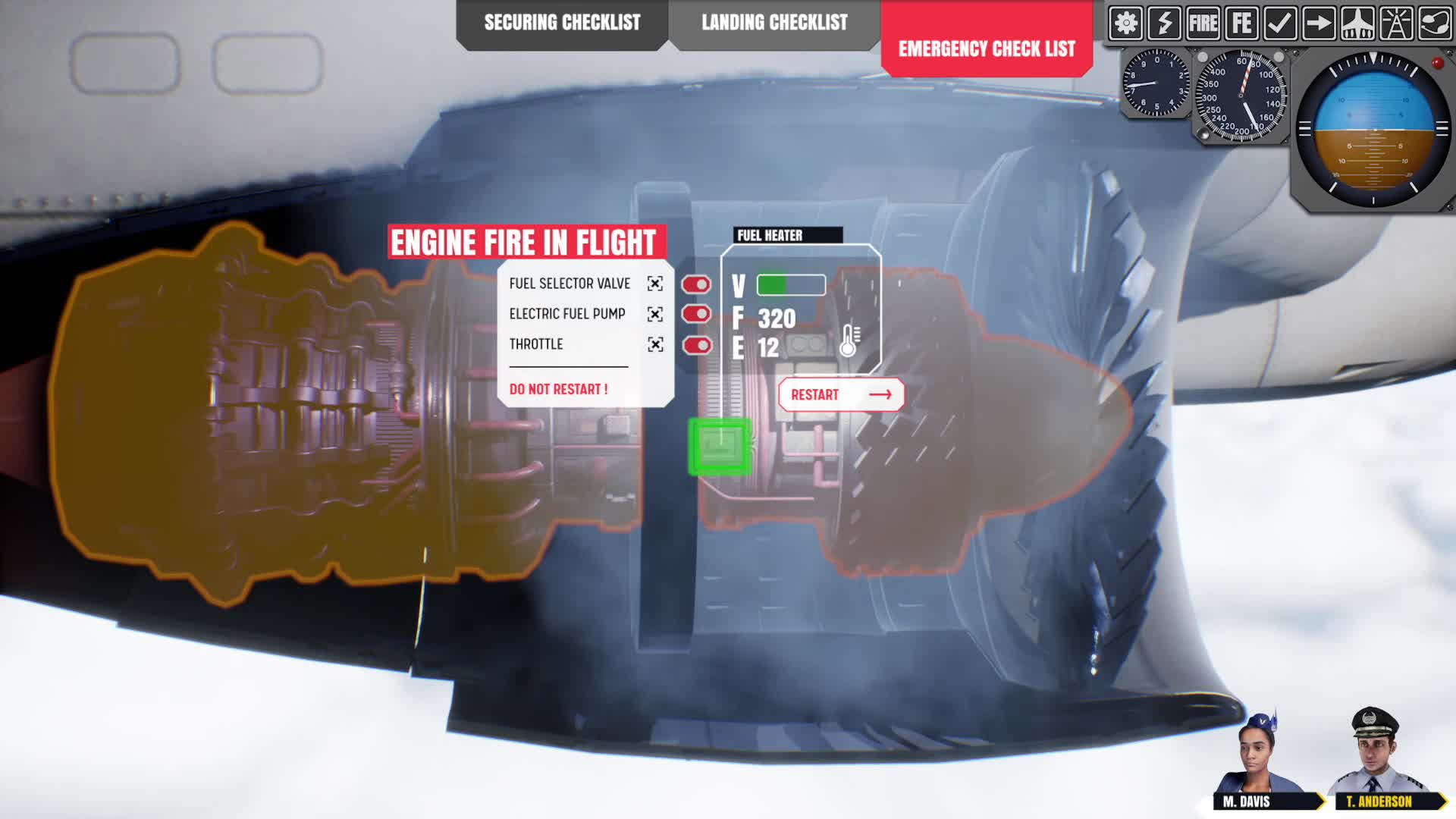
Task: Open the FE flight engineer panel icon
Action: [1241, 24]
